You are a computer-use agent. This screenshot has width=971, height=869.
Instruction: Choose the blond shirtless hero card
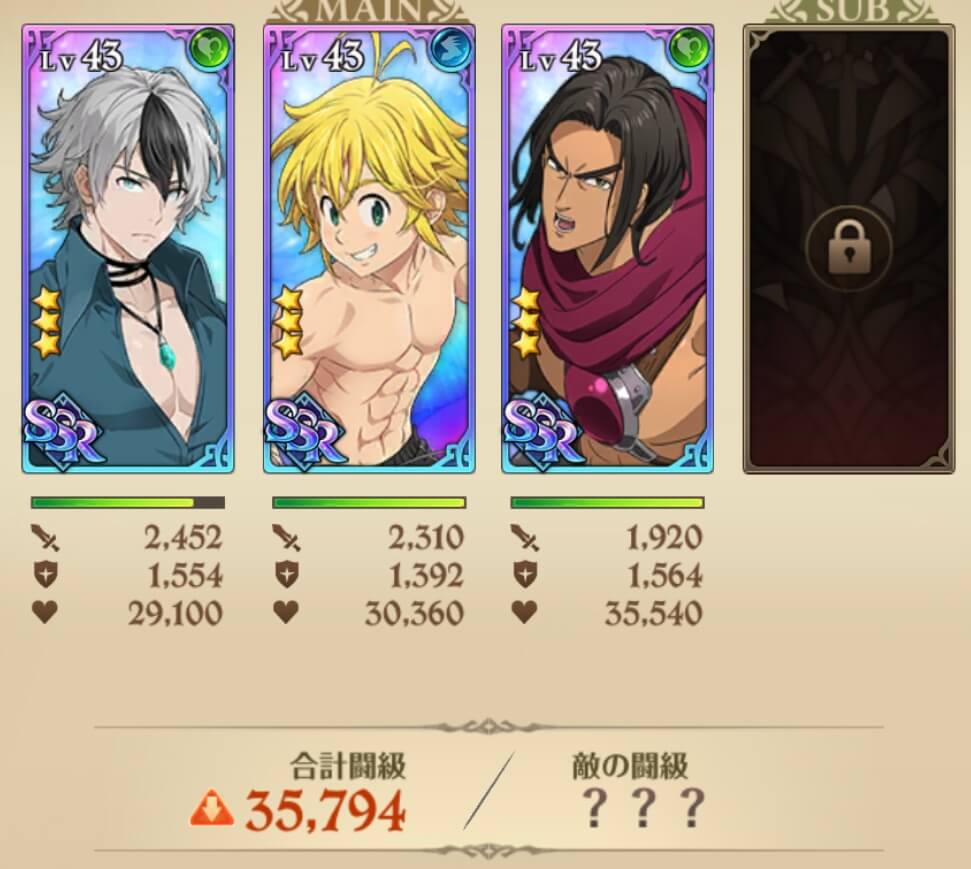click(x=369, y=249)
